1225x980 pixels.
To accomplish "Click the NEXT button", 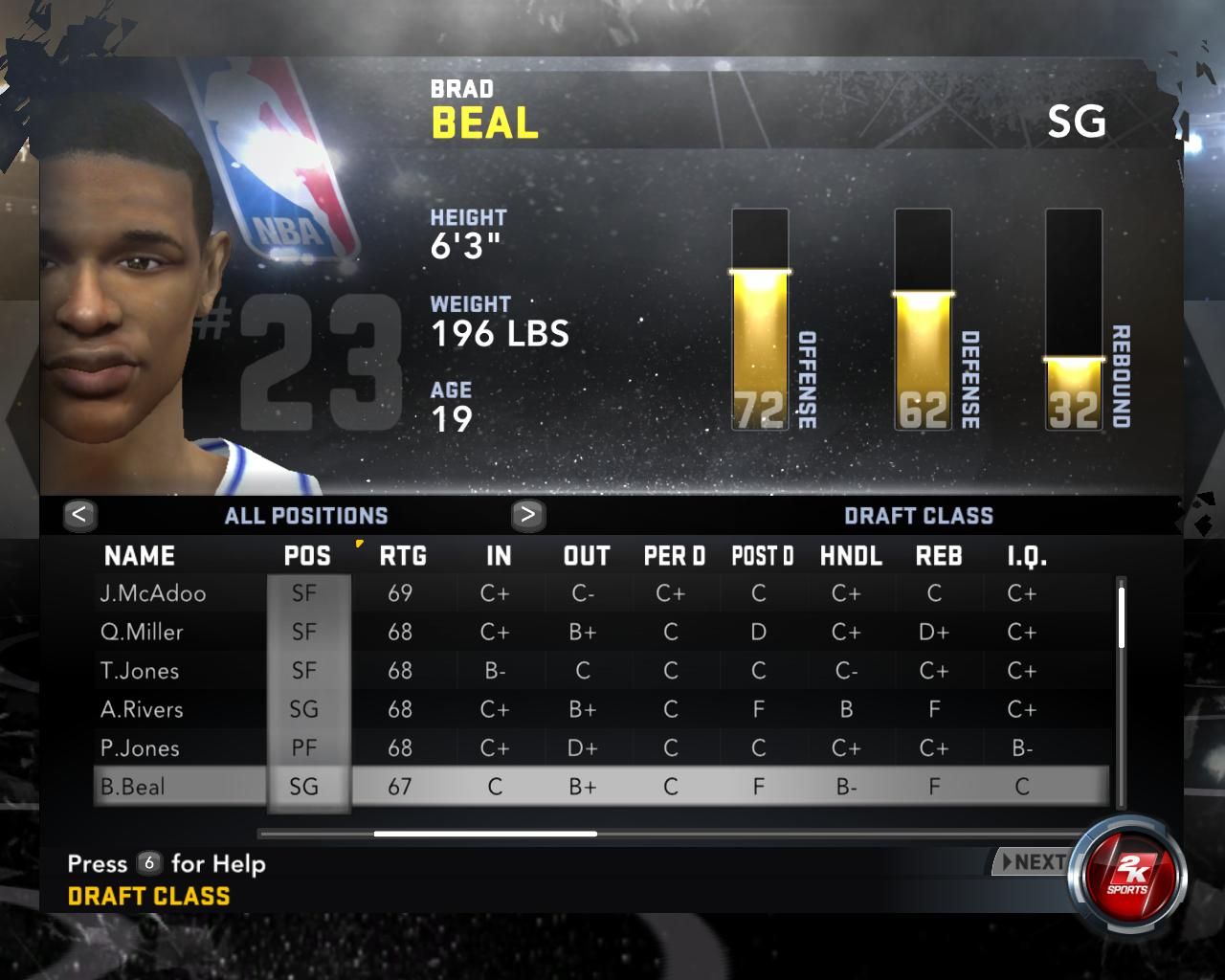I will click(x=1032, y=862).
